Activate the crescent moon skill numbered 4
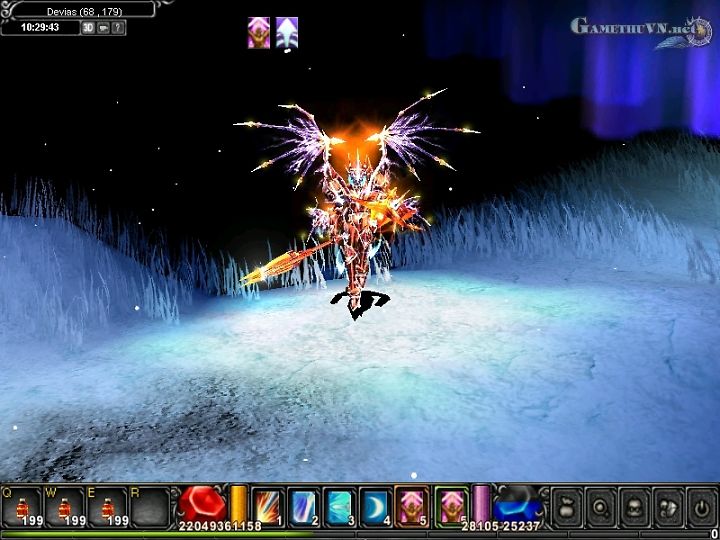The image size is (720, 540). tap(375, 507)
